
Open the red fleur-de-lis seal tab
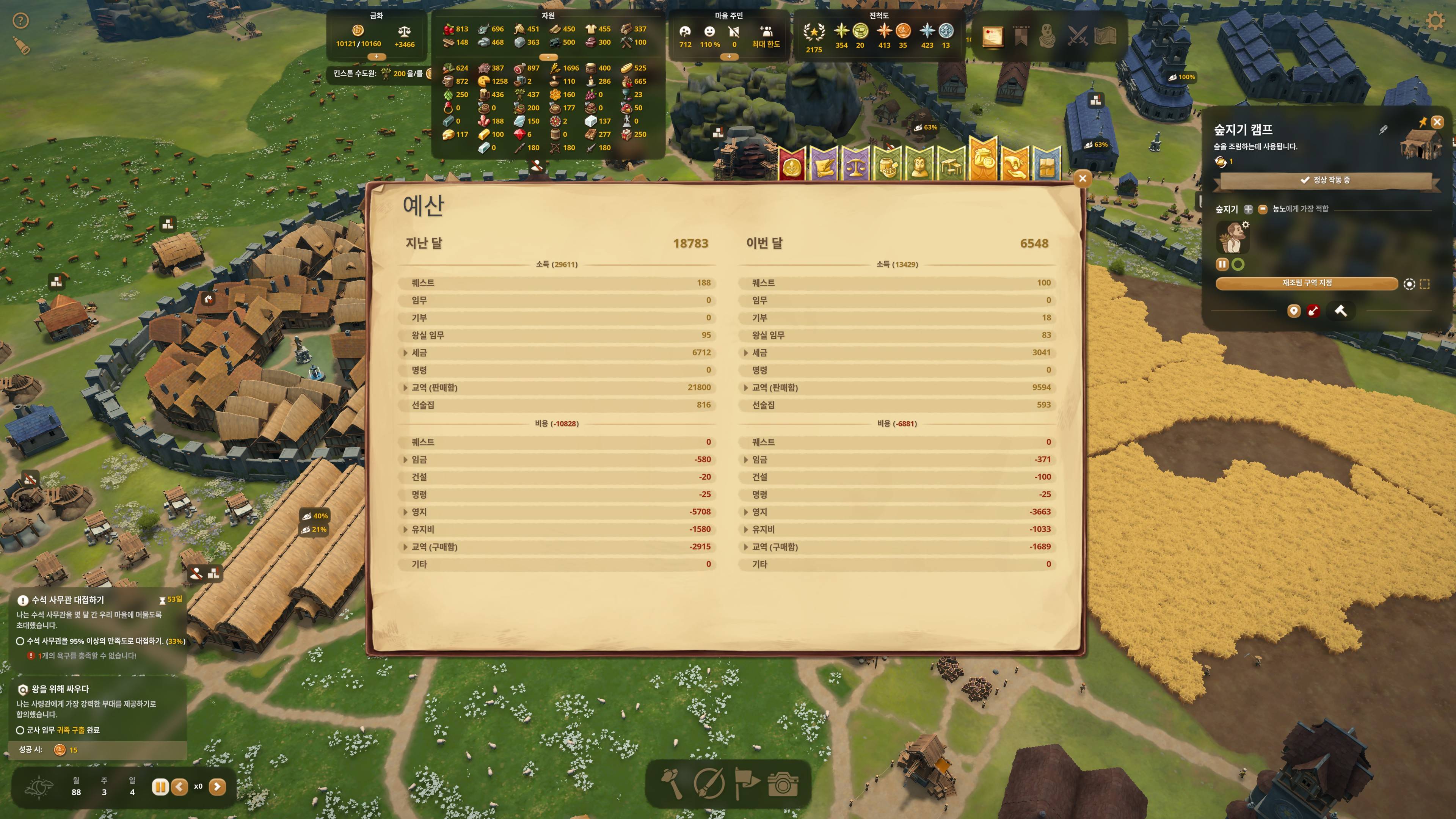pyautogui.click(x=792, y=165)
